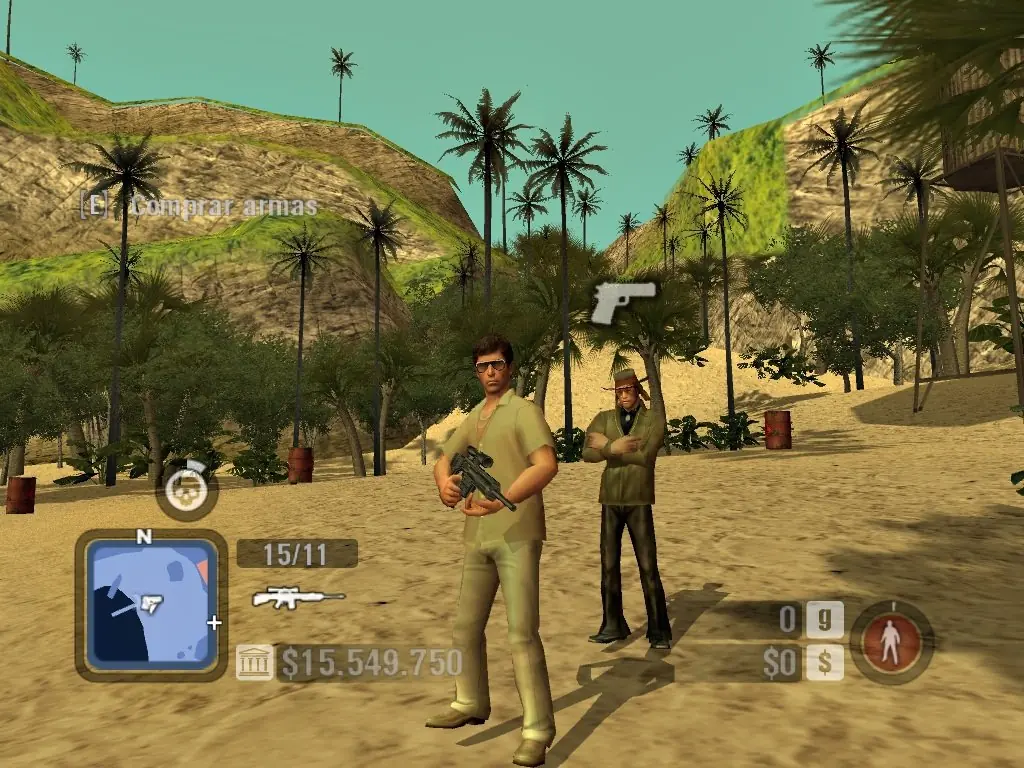Image resolution: width=1024 pixels, height=768 pixels.
Task: Click the bank building icon
Action: coord(254,662)
